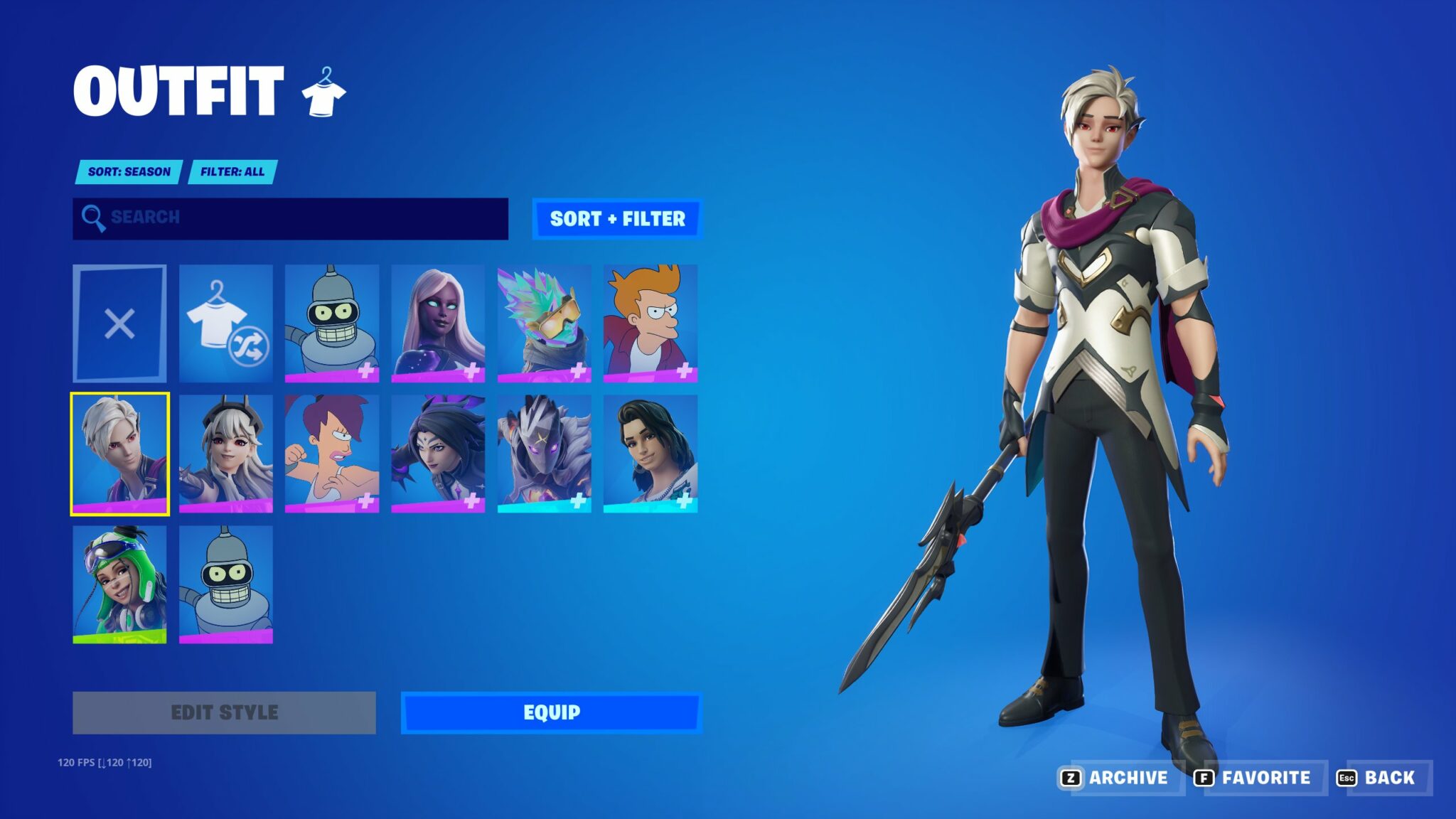
Task: Pick the purple-skinned galaxy woman outfit
Action: [x=438, y=323]
